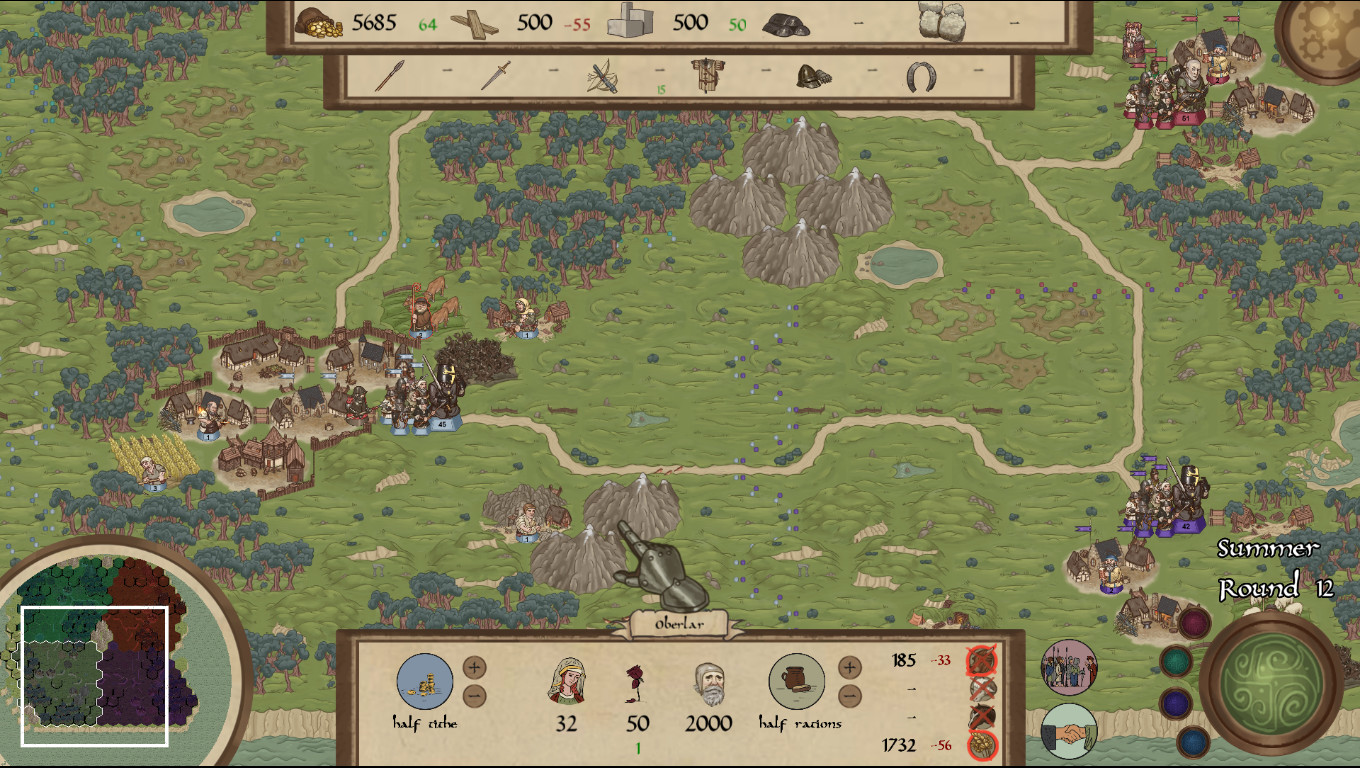Screen dimensions: 1360x768
Task: Increase tithe with the plus stepper
Action: pos(473,666)
